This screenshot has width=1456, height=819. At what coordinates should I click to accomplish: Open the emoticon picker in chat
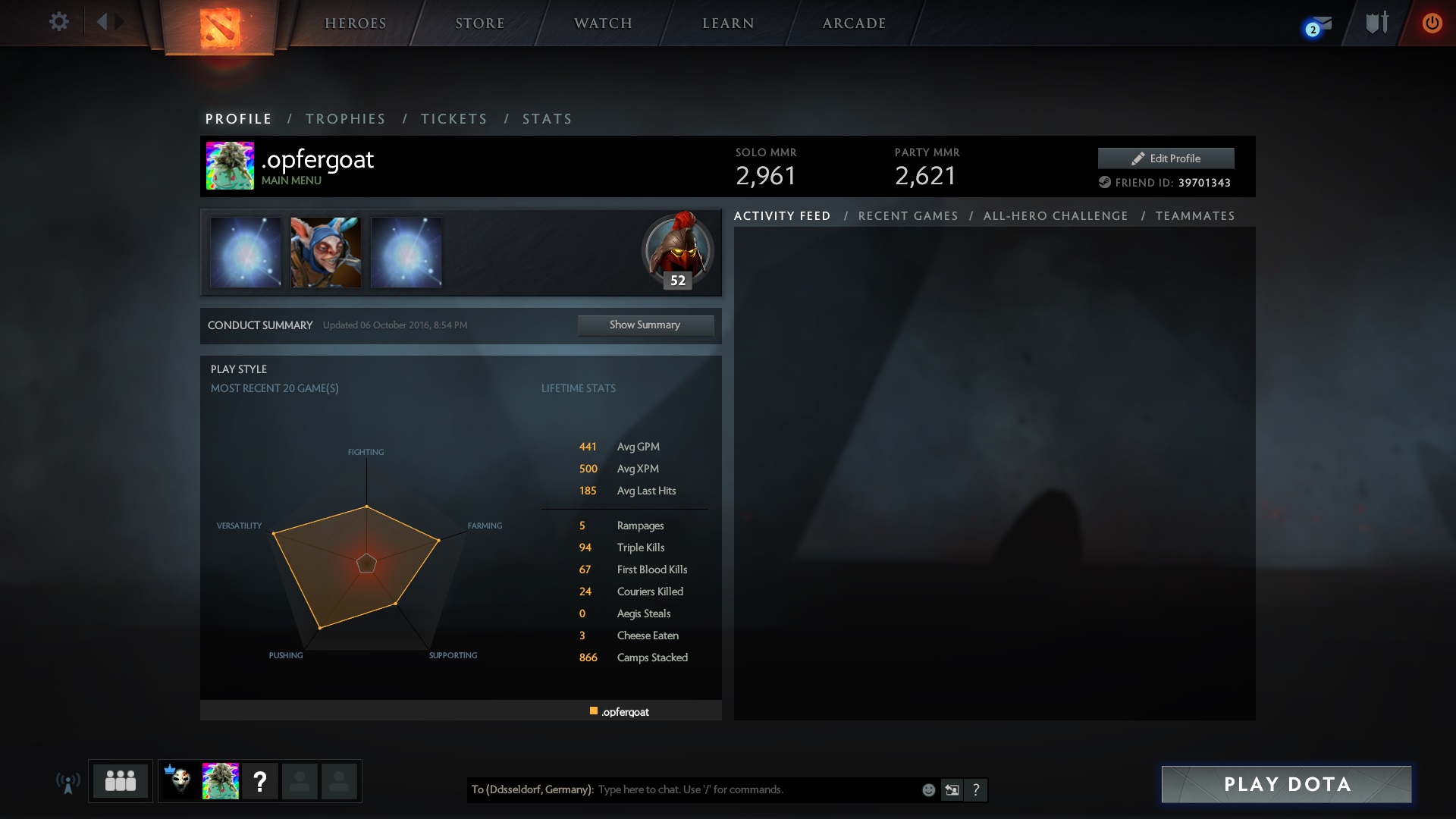point(928,789)
